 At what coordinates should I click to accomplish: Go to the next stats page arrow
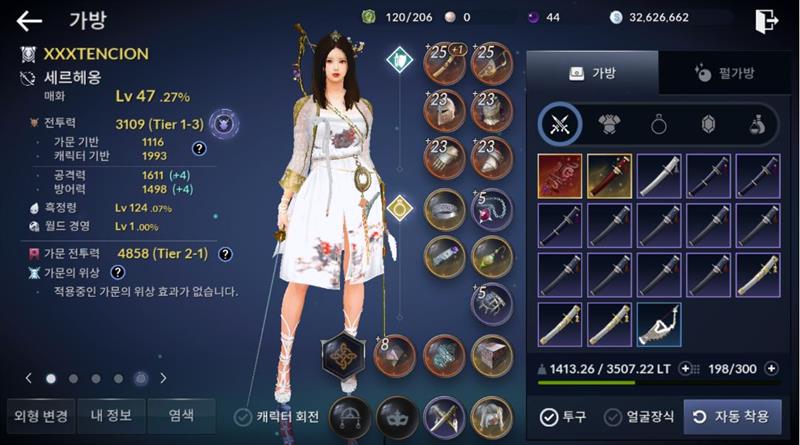(x=163, y=378)
